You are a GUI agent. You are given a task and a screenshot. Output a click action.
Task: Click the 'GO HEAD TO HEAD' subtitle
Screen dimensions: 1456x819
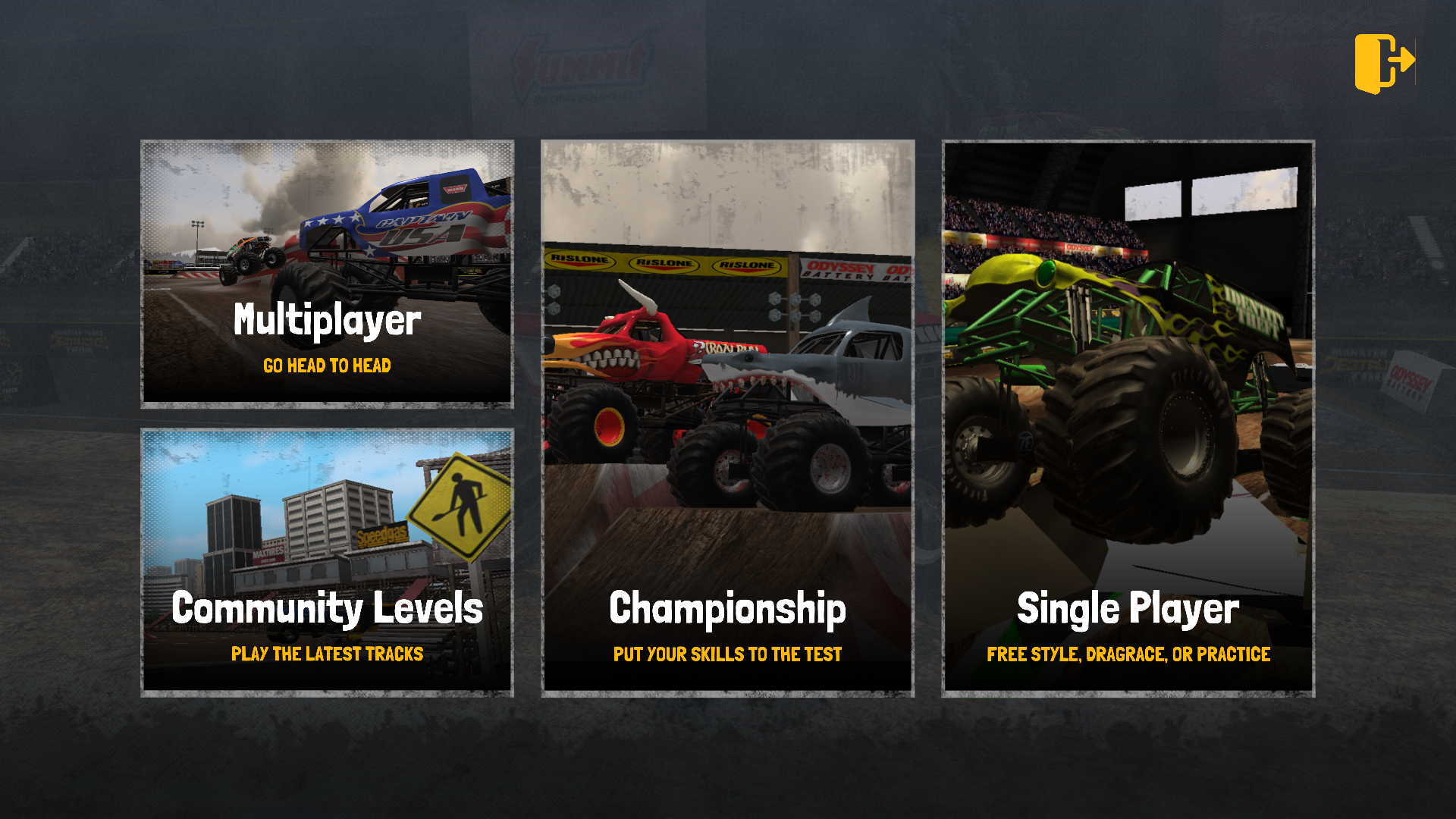[x=326, y=366]
